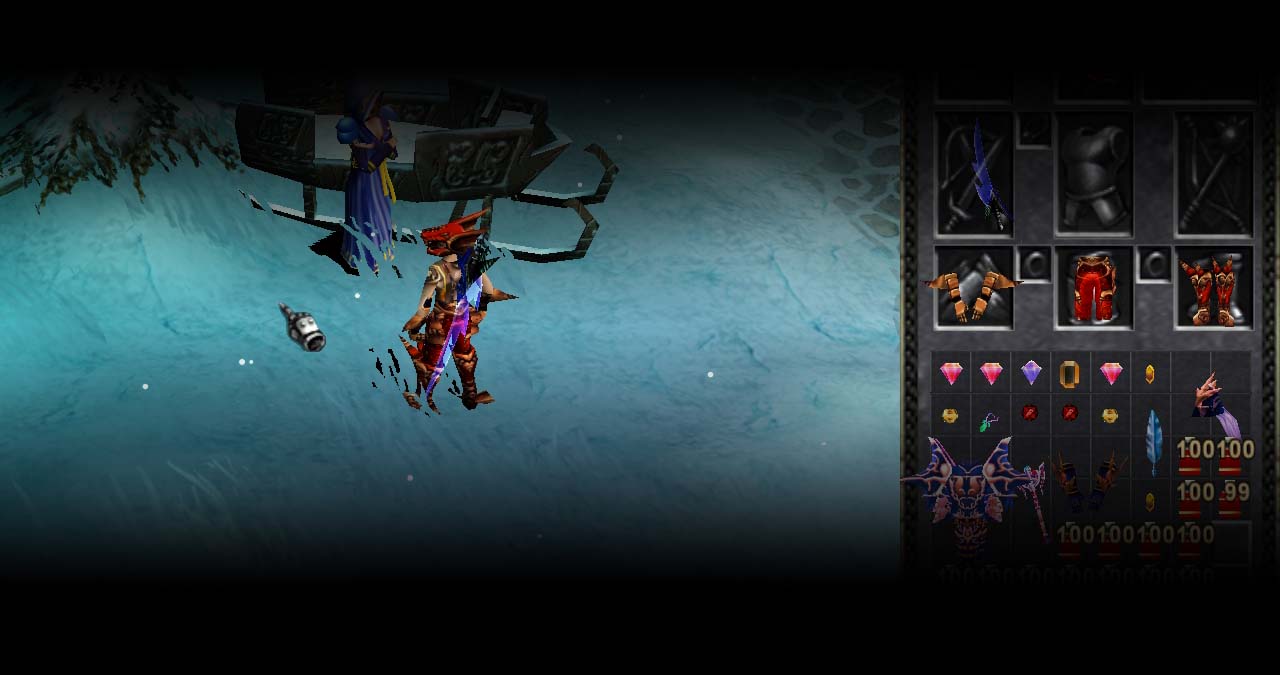
Task: Select the red potion stack showing 99
Action: click(1231, 497)
